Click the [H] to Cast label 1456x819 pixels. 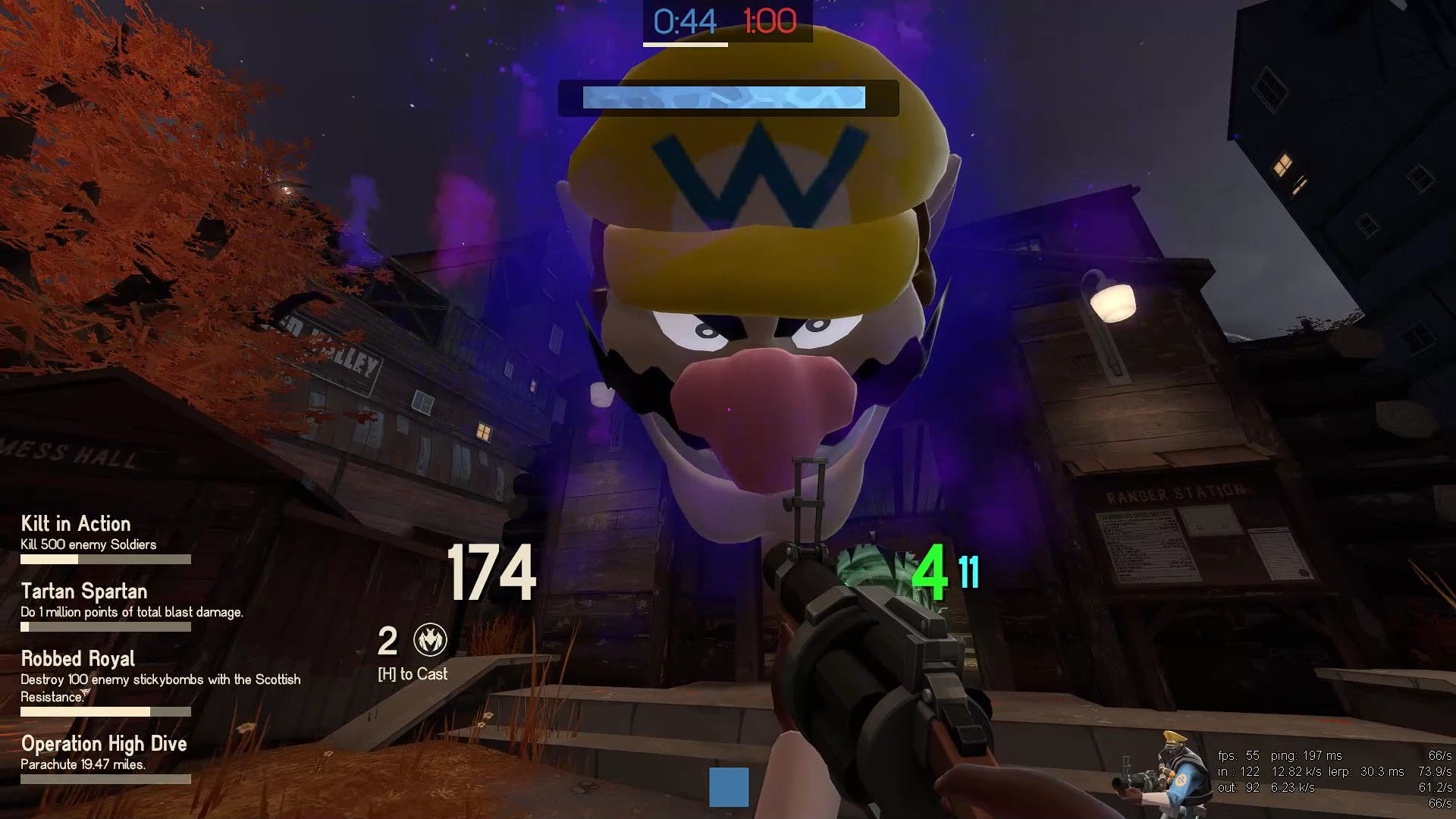412,673
